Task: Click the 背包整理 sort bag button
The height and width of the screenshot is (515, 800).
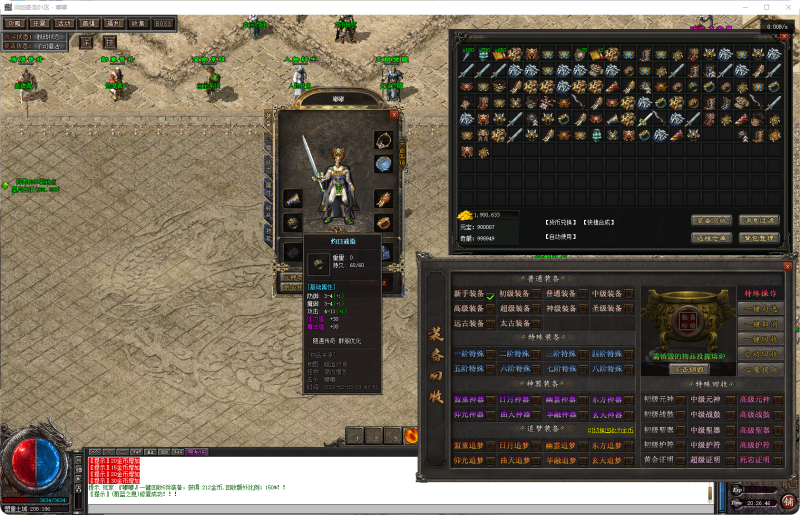Action: (759, 238)
